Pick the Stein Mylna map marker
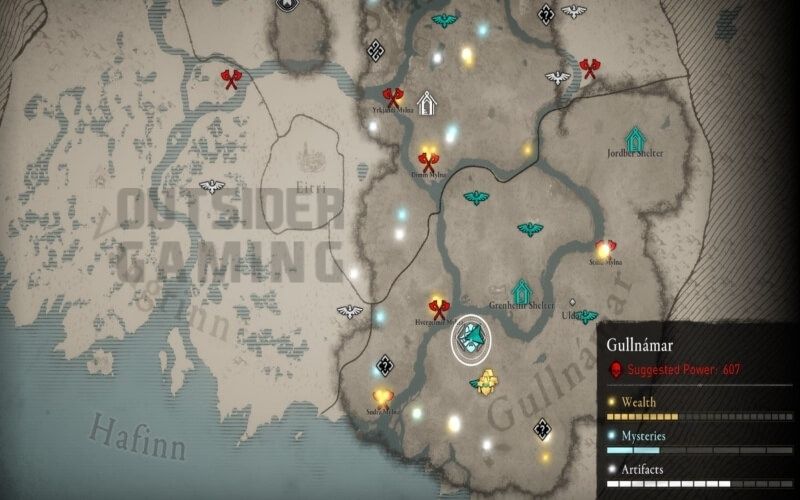This screenshot has height=500, width=800. coord(604,248)
